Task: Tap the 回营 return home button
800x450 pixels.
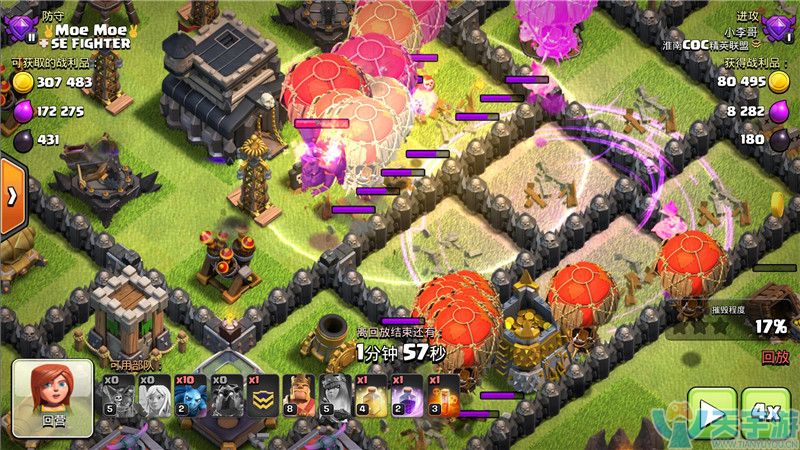Action: 52,398
